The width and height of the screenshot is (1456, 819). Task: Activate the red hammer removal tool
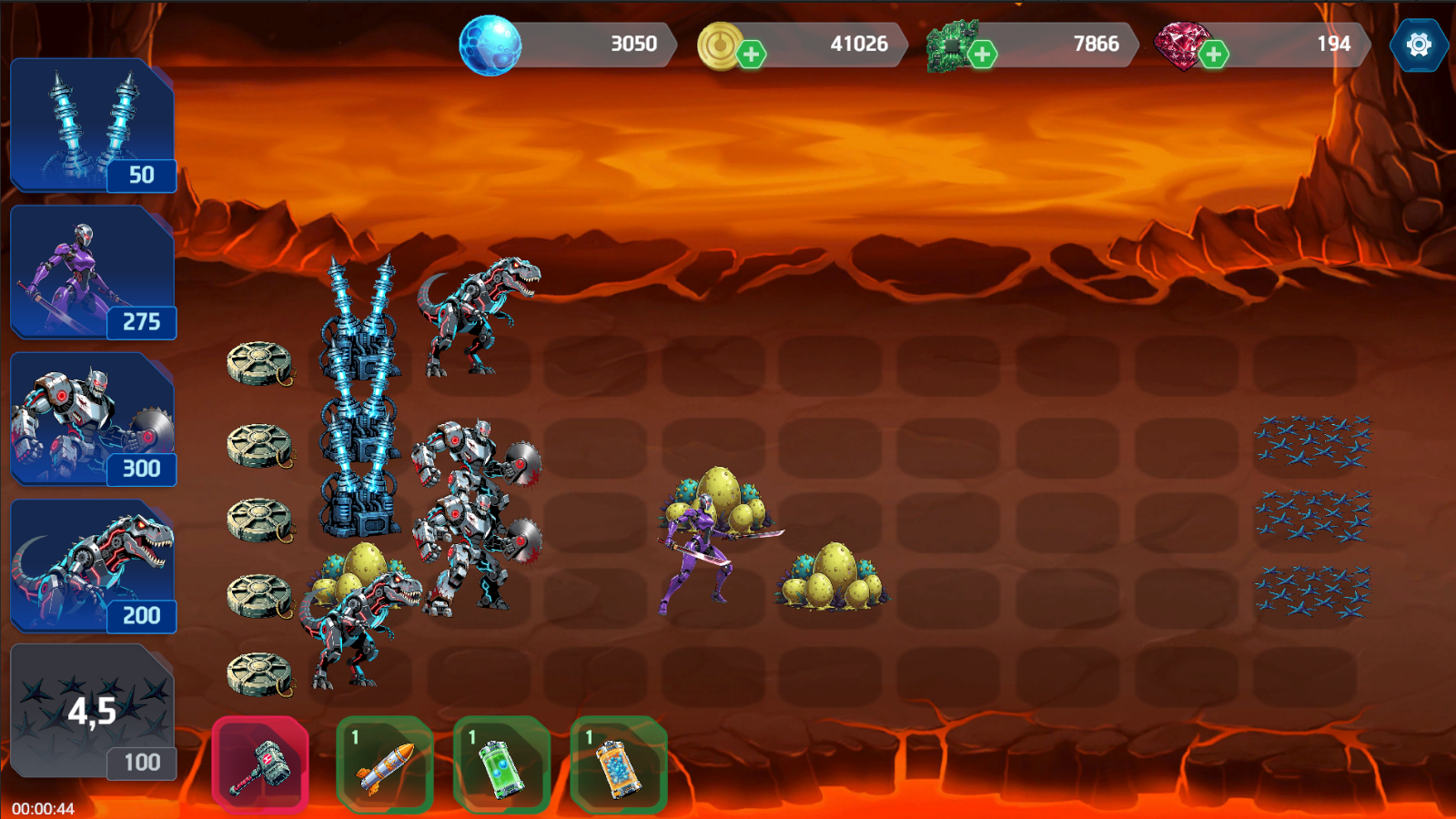260,766
